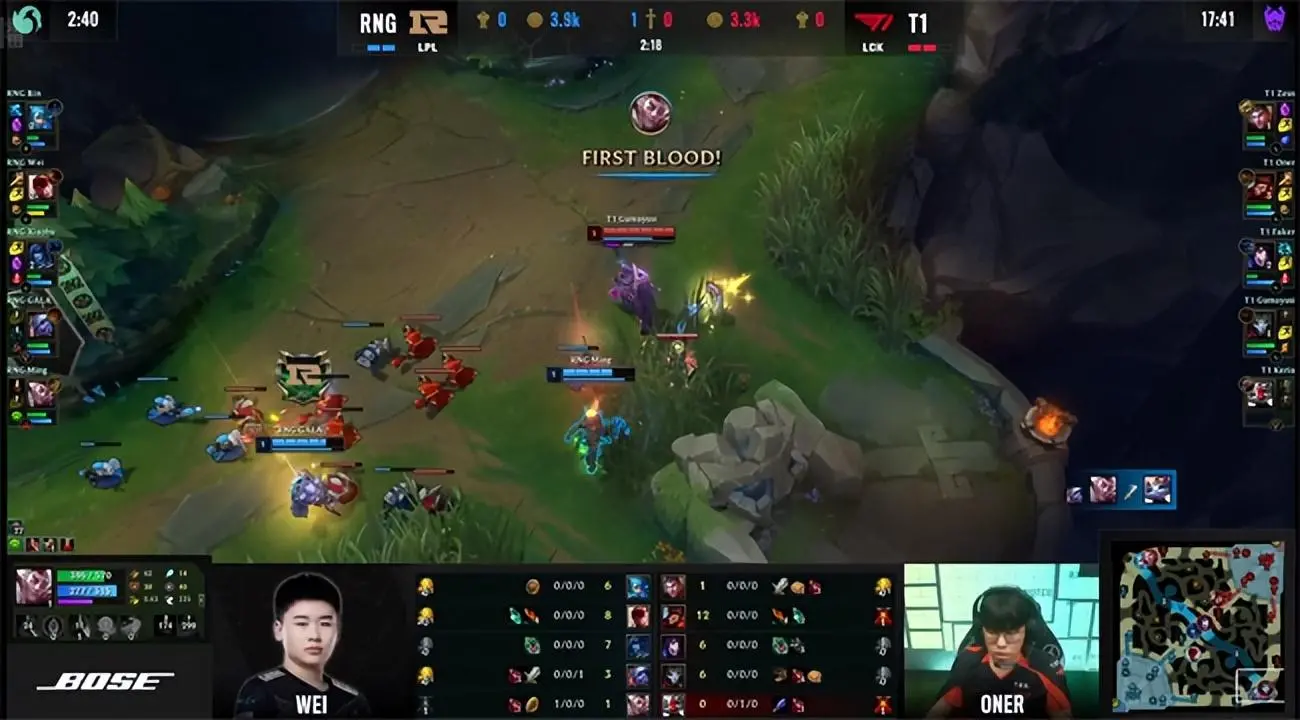Image resolution: width=1300 pixels, height=720 pixels.
Task: Expand the small arrow tab beside Wei's stat panel
Action: [202, 600]
